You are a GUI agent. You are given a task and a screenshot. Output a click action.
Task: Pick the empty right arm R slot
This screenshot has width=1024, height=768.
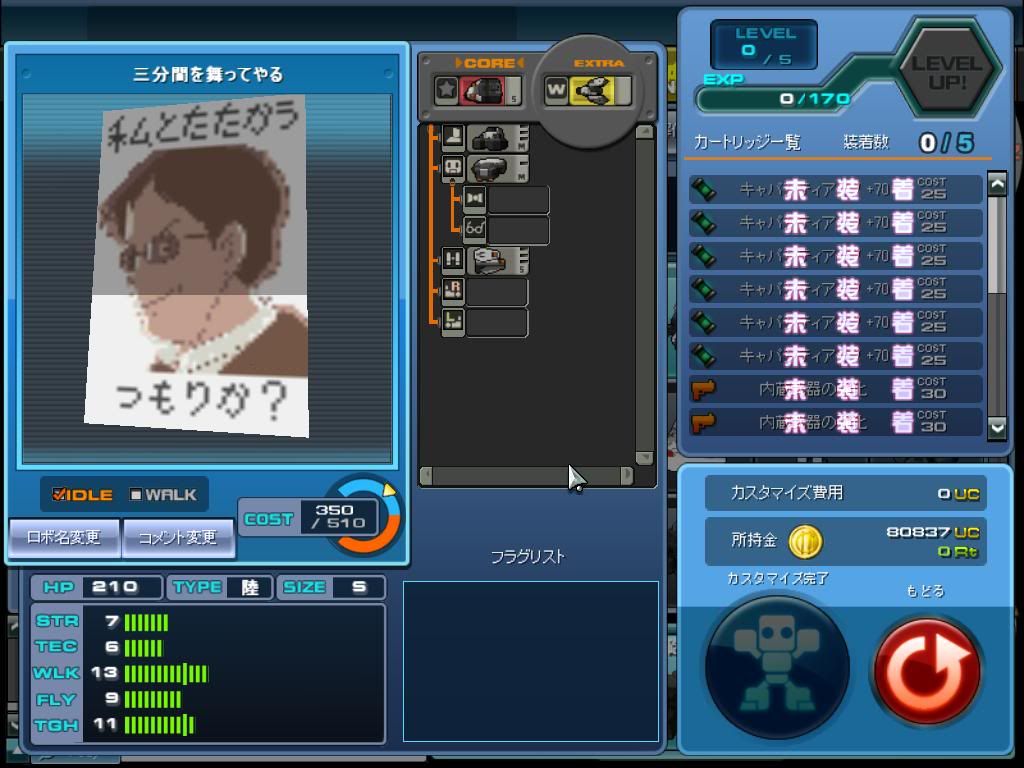(486, 292)
